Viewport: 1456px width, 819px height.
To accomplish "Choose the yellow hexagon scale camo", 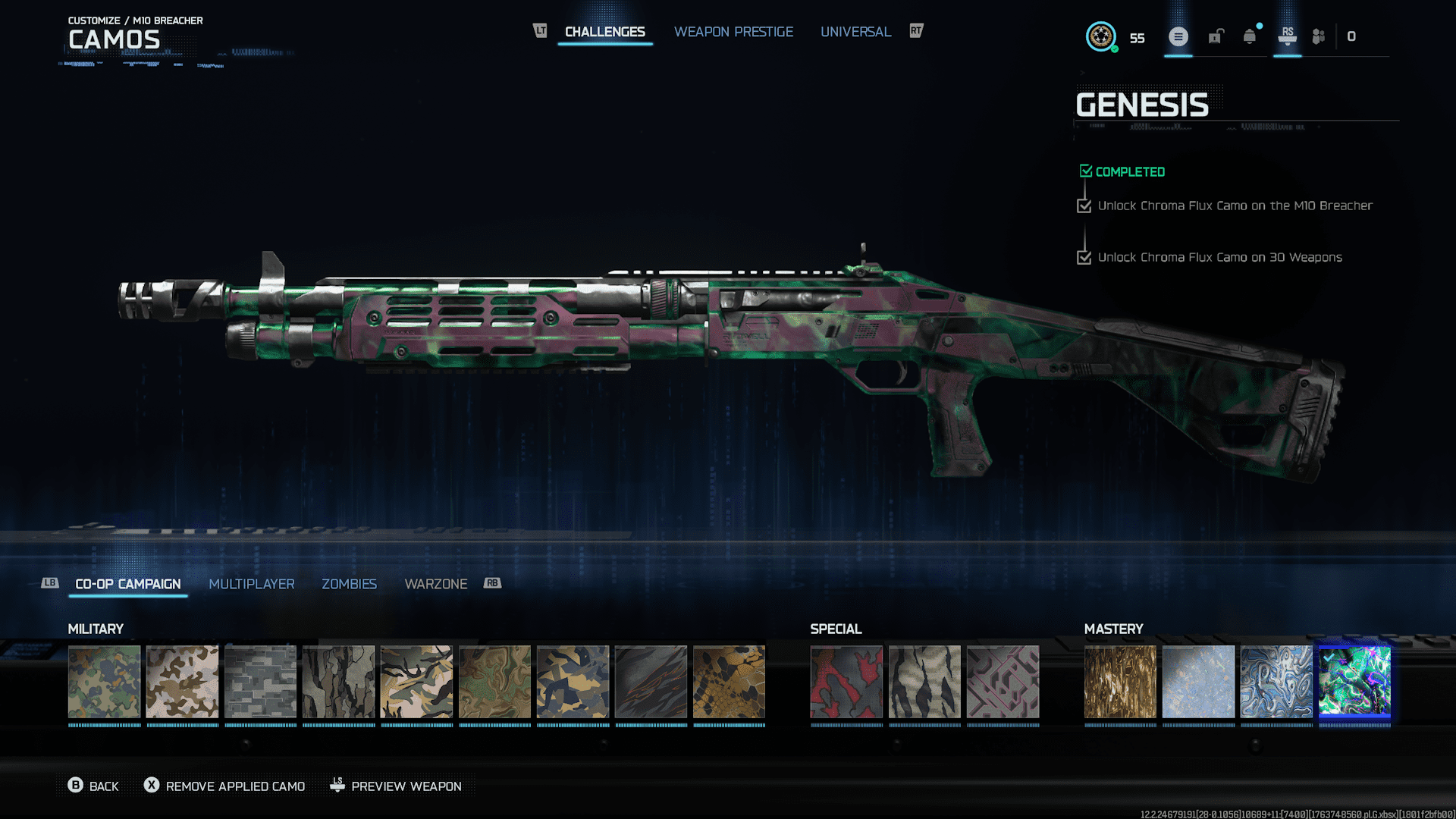I will (729, 681).
